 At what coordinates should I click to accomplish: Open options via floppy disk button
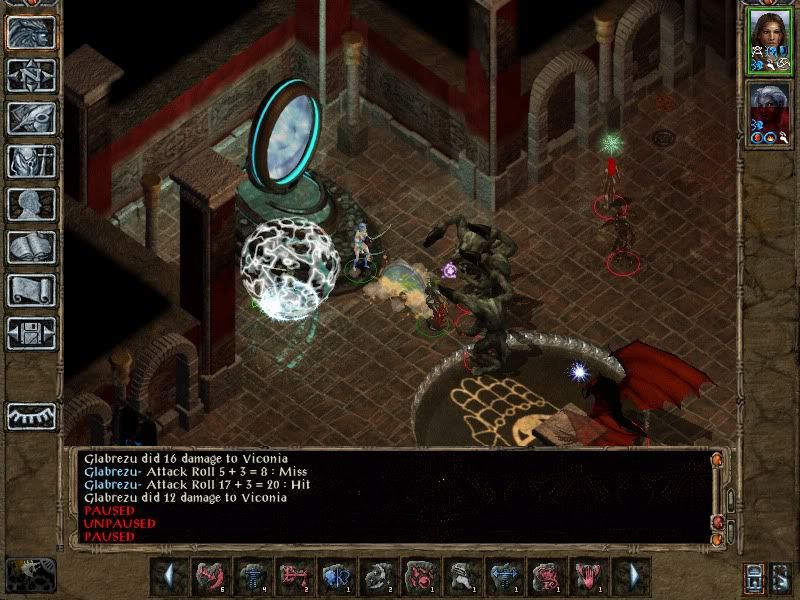tap(30, 333)
